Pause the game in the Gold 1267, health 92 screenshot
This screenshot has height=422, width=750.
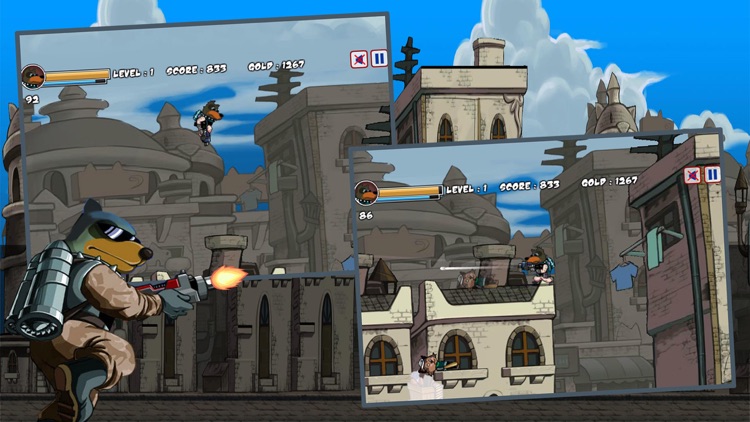click(x=380, y=59)
